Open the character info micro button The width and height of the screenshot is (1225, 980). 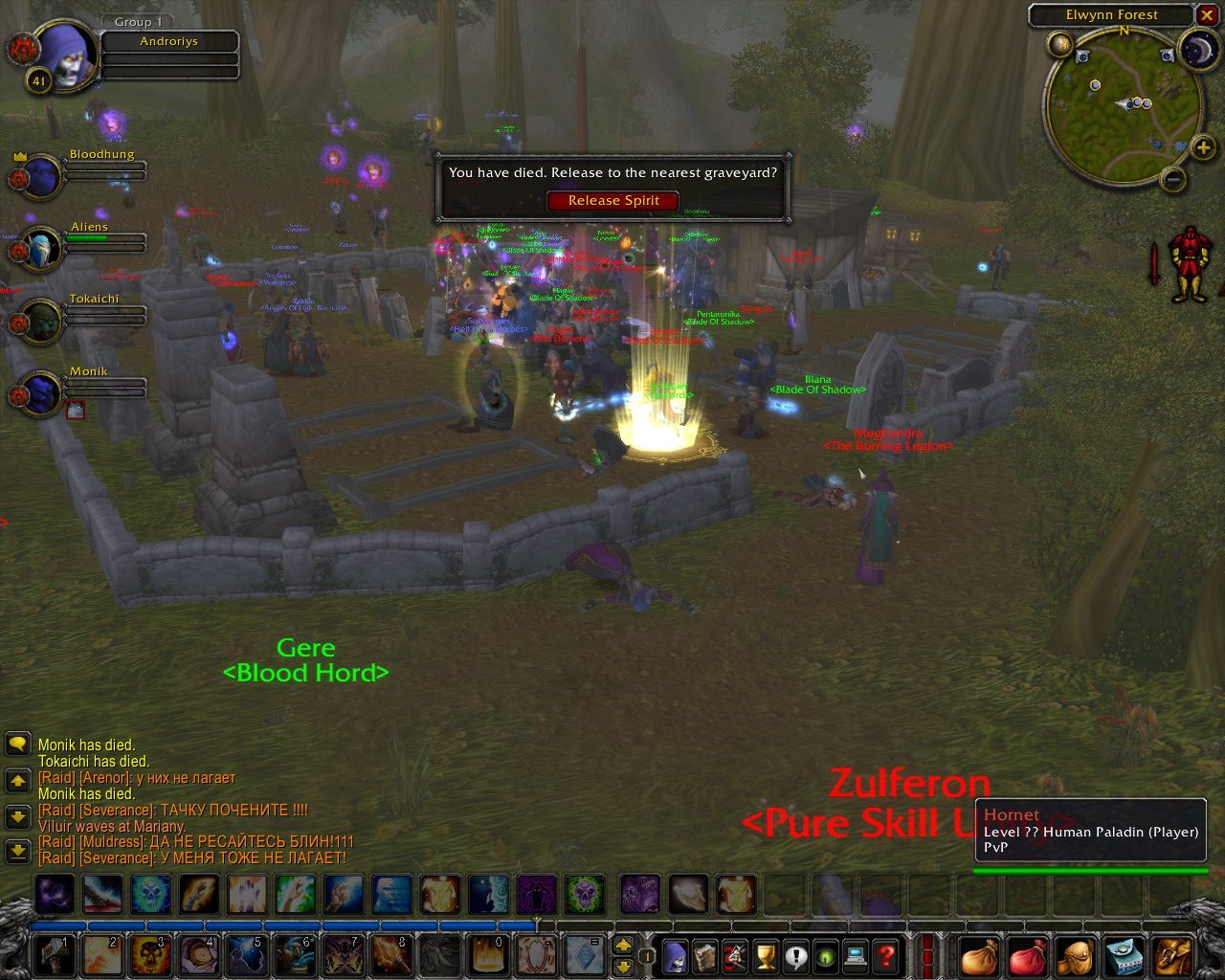tap(676, 956)
